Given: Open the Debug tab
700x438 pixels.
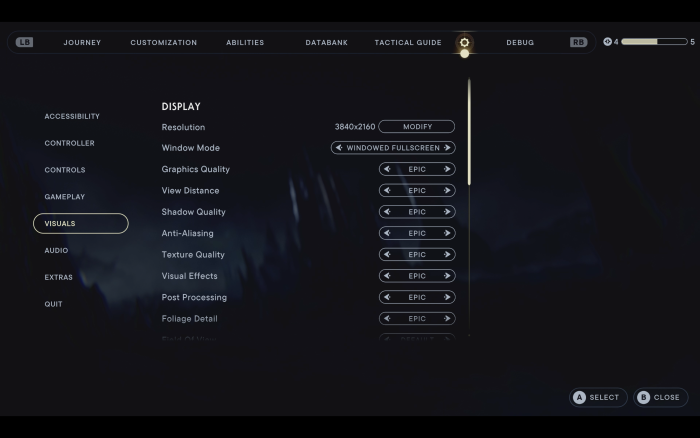Looking at the screenshot, I should (x=520, y=43).
